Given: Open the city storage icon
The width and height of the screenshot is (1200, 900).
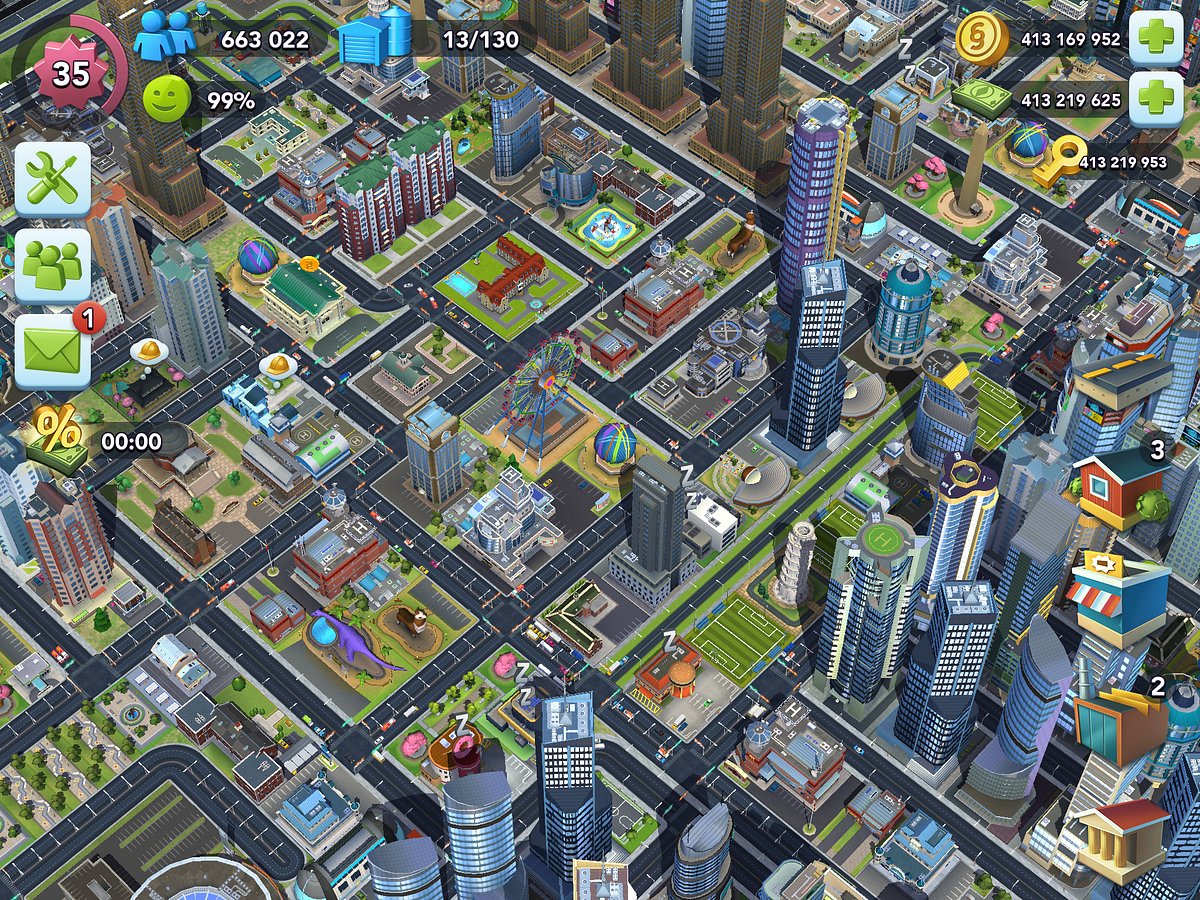Looking at the screenshot, I should [375, 38].
